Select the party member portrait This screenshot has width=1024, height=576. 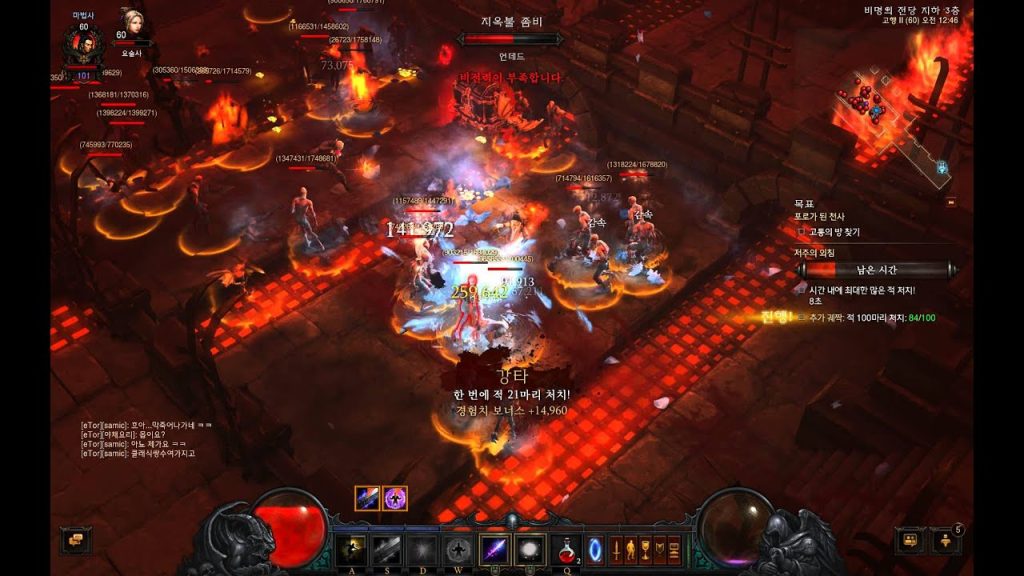tap(132, 24)
